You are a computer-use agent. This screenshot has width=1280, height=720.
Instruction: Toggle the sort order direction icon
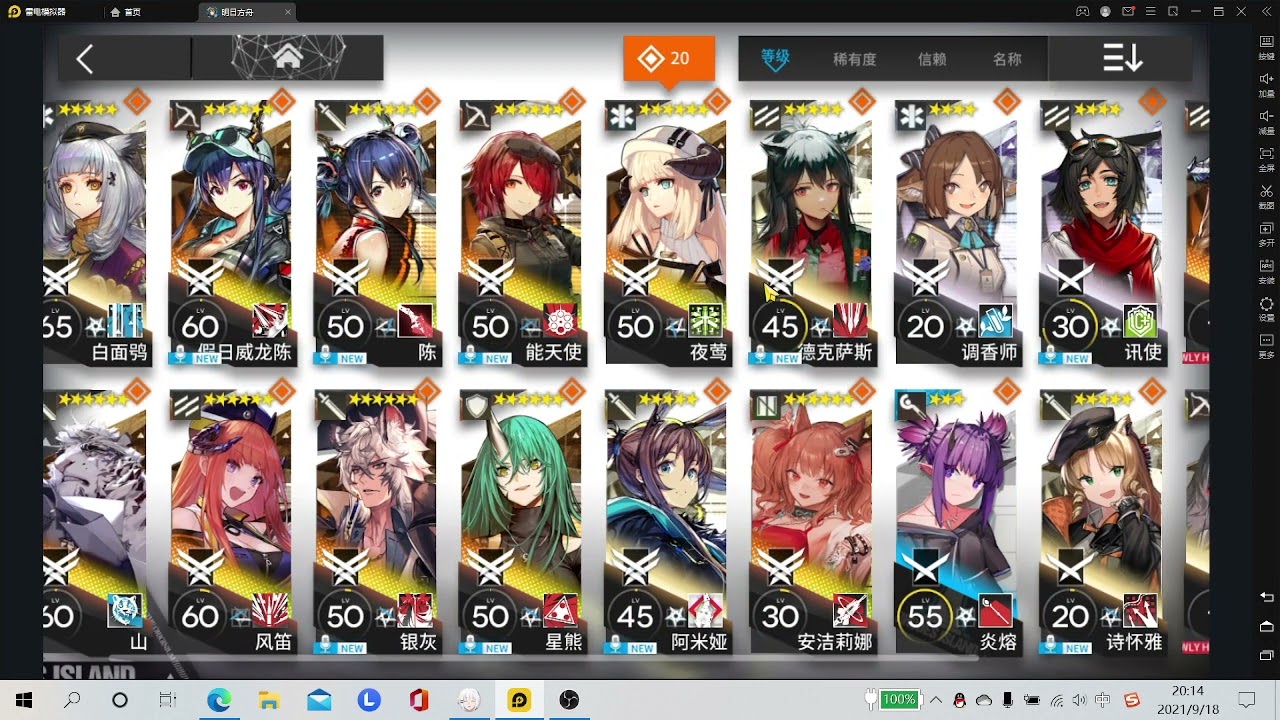point(1122,58)
